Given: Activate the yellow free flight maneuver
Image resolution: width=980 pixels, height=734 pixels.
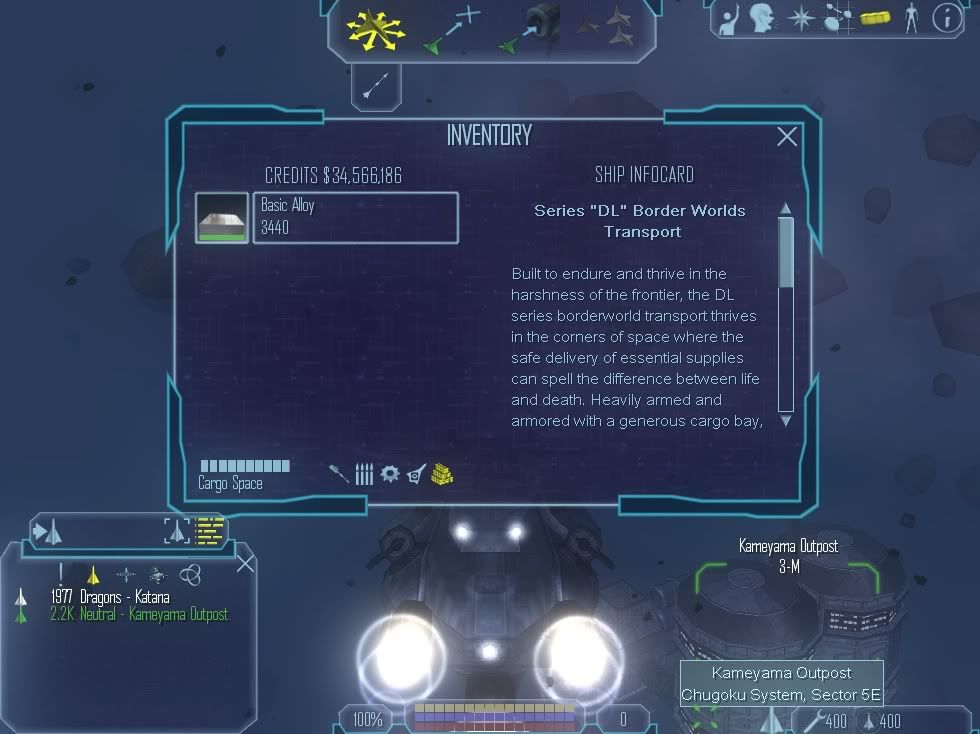Looking at the screenshot, I should [376, 28].
